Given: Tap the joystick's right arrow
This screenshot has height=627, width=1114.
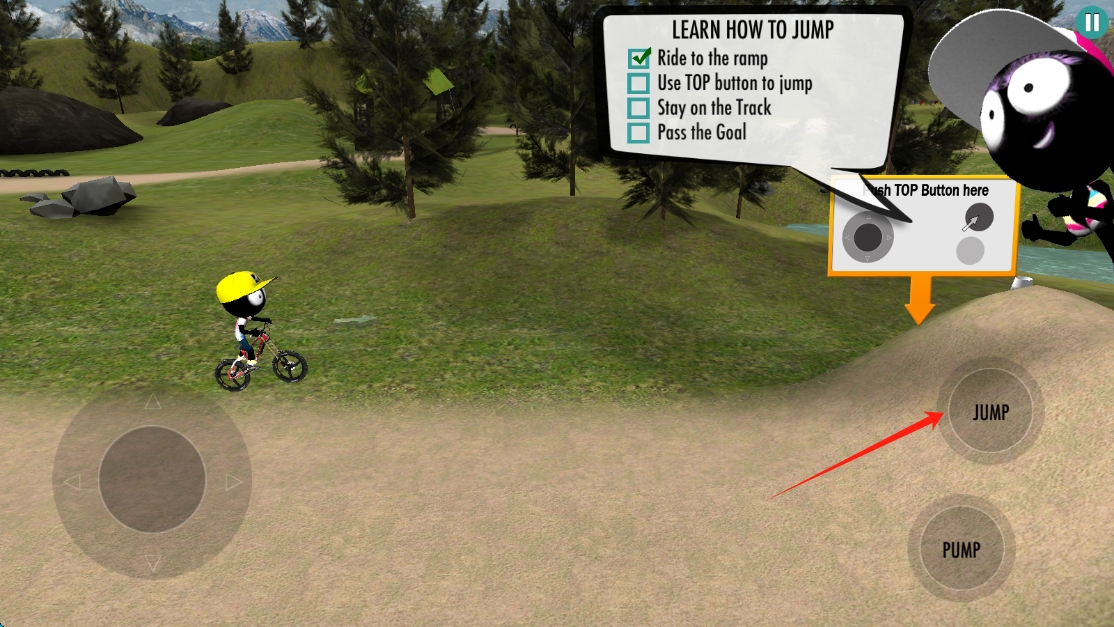Looking at the screenshot, I should click(234, 482).
